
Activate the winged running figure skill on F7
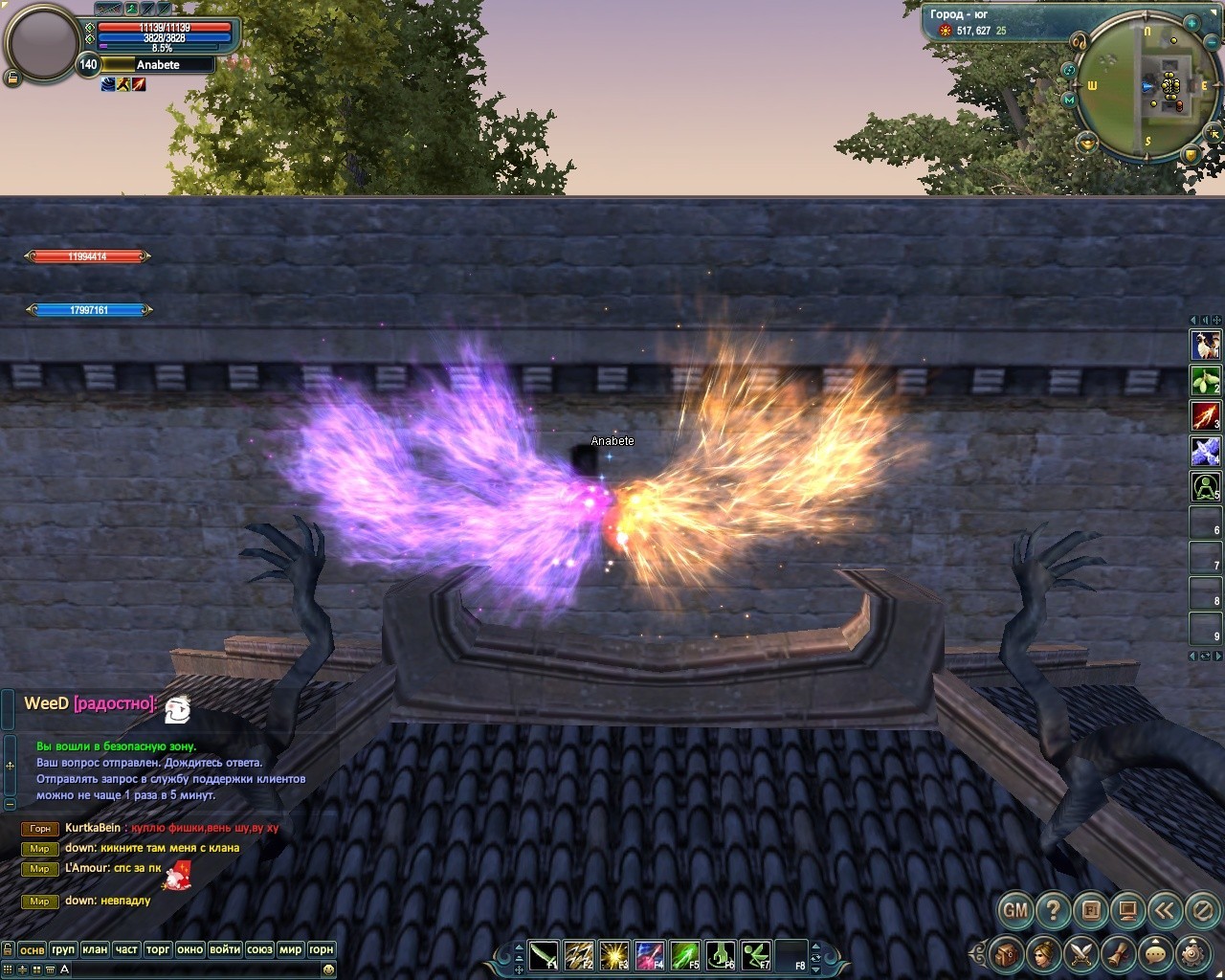tap(755, 955)
